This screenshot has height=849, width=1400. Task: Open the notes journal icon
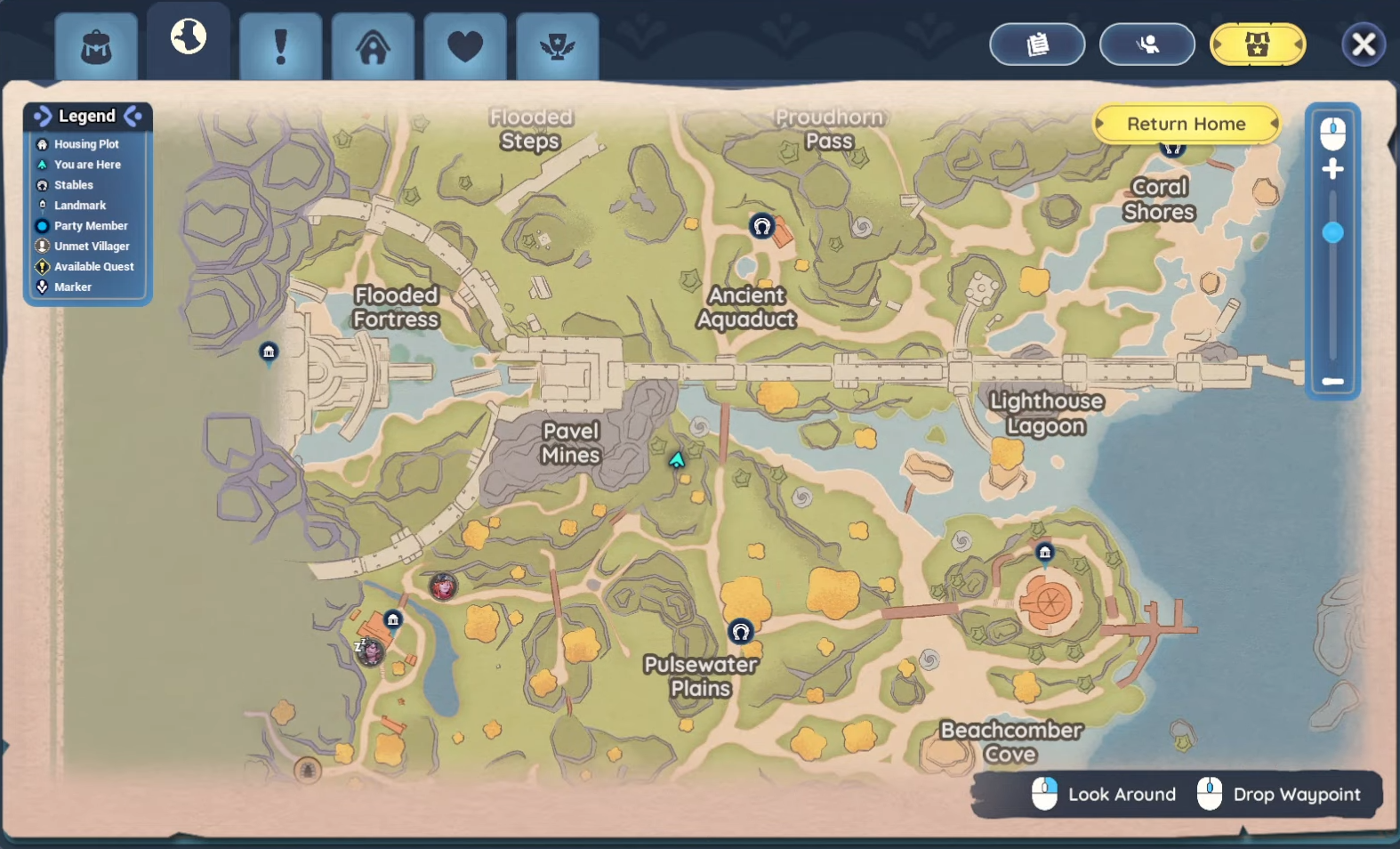click(1037, 44)
